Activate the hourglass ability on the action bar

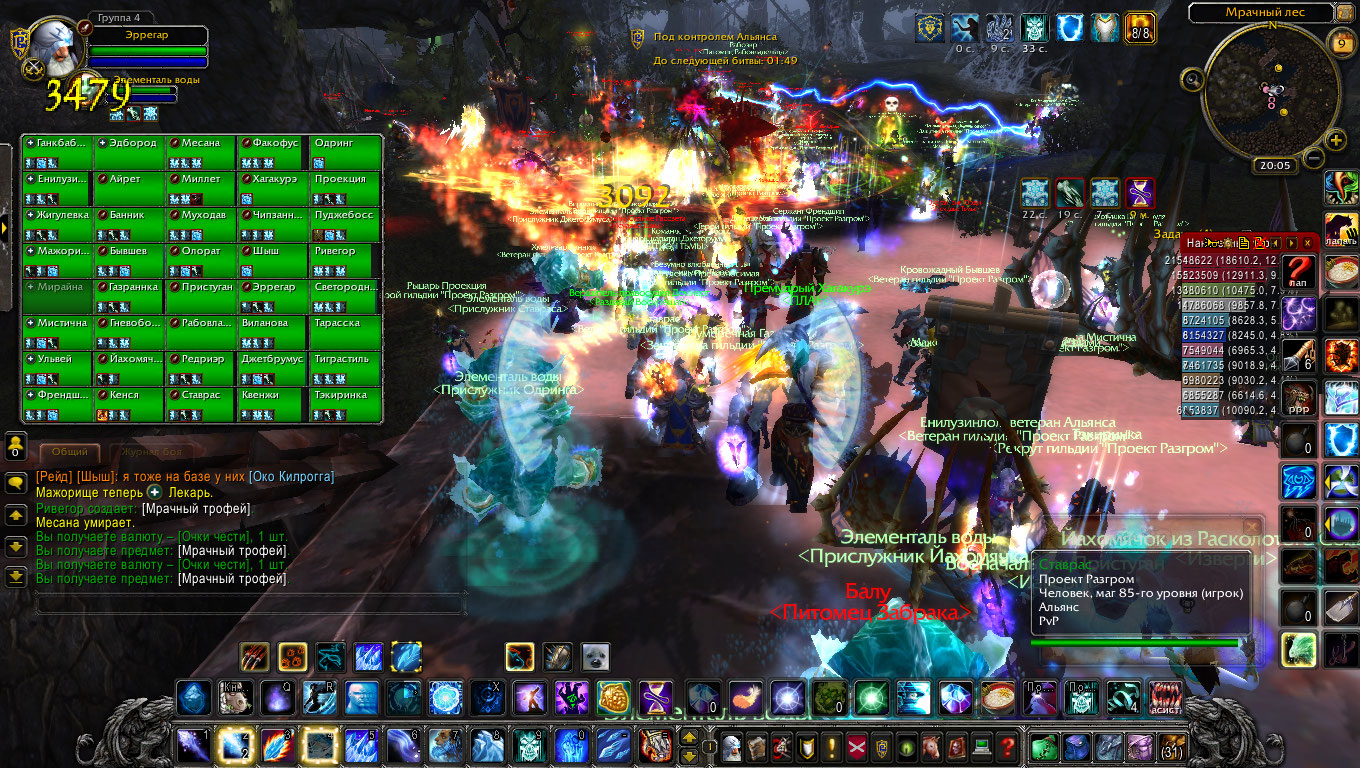656,697
